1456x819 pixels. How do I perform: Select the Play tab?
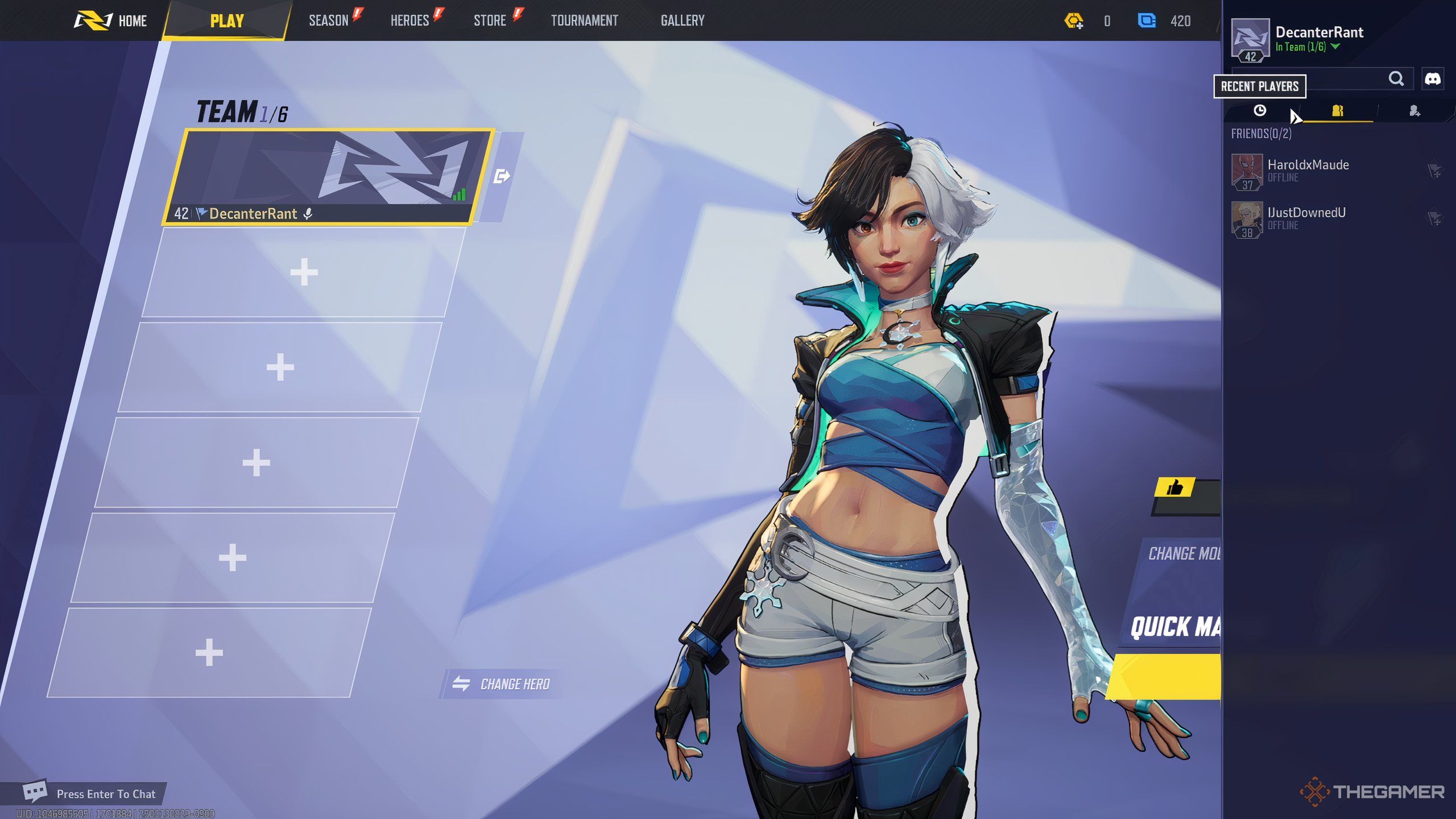227,21
